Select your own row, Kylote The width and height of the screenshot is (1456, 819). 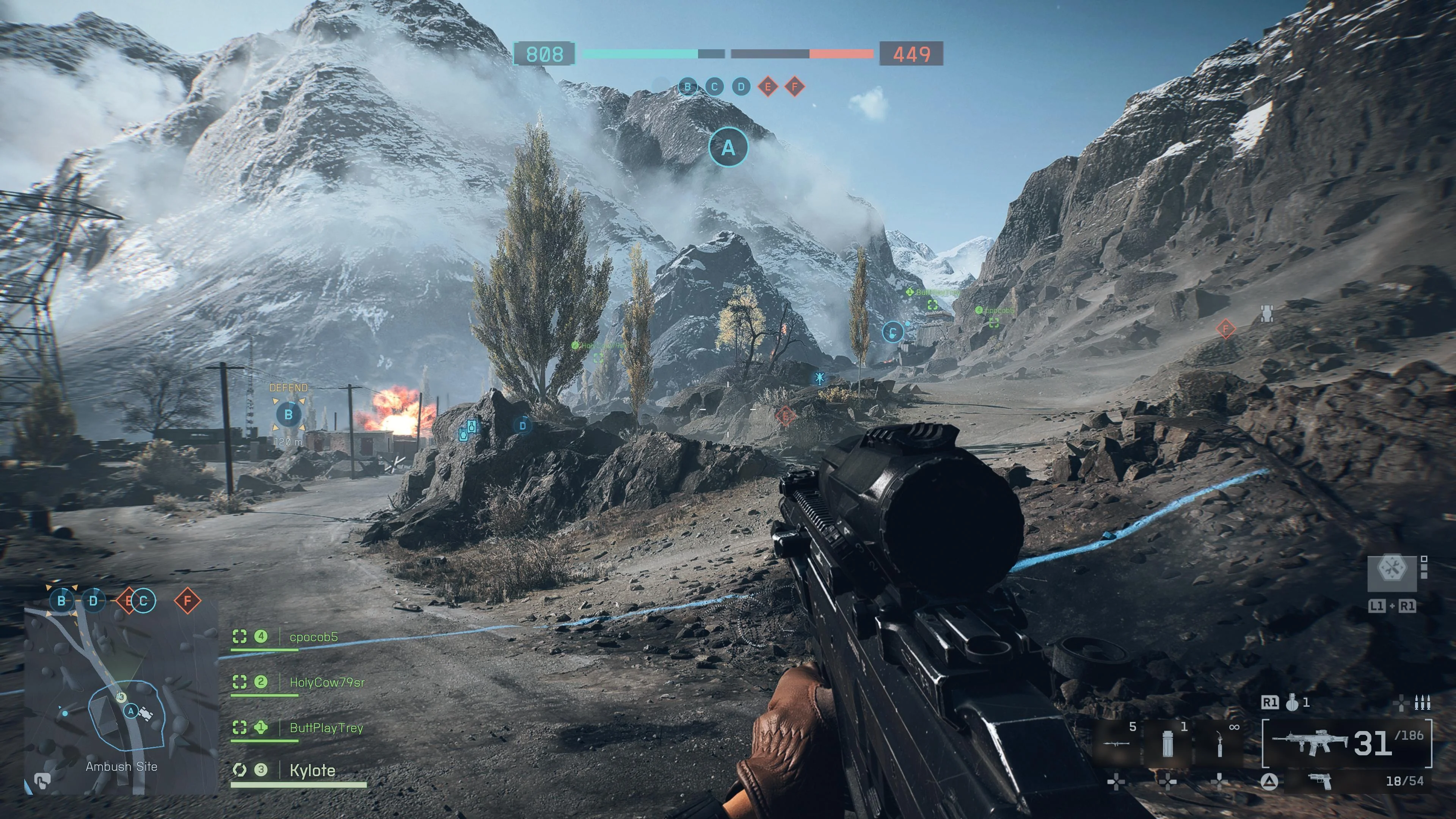point(312,770)
